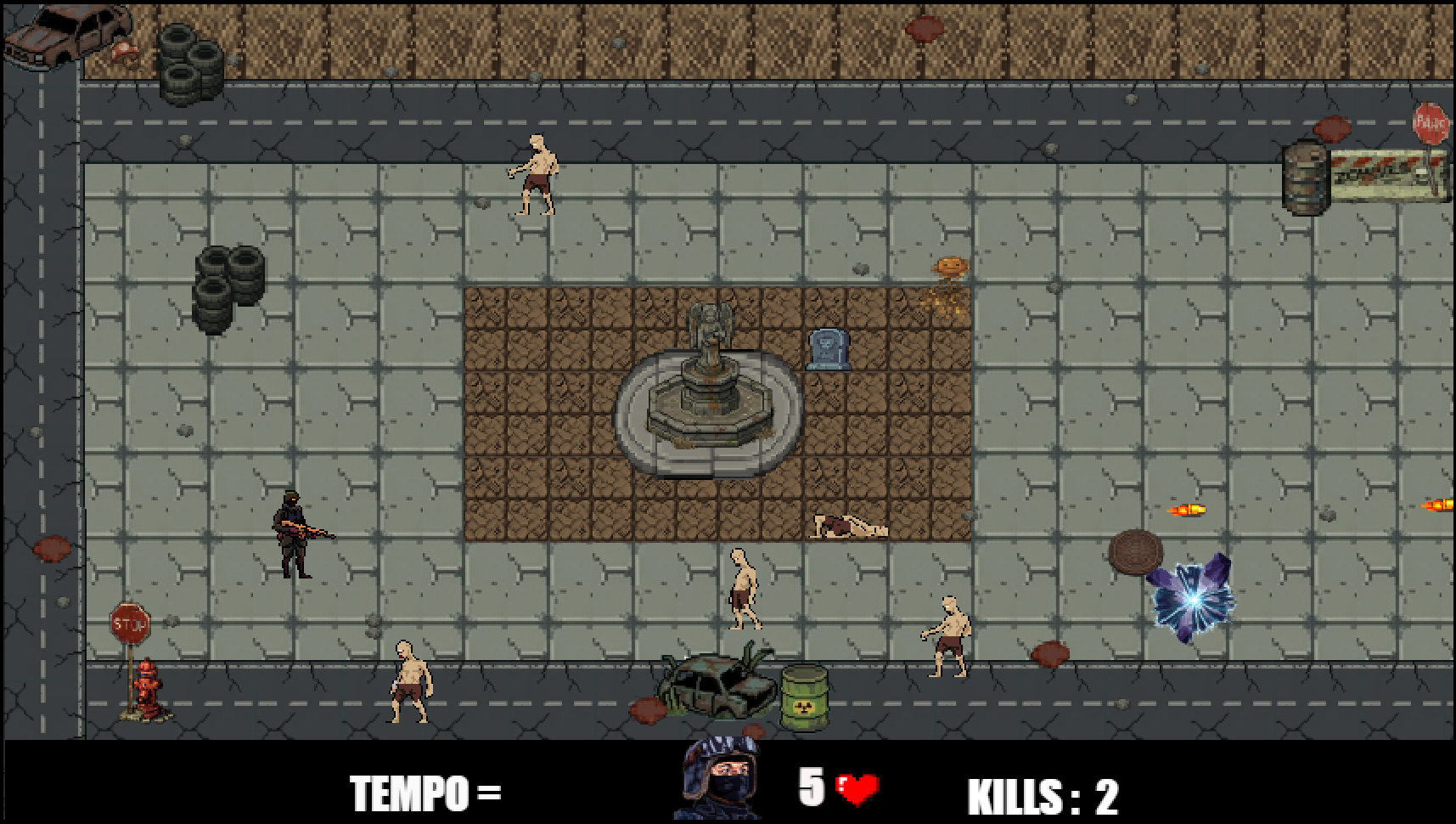Click the orange fireball on the right
The image size is (1456, 824).
click(x=1184, y=510)
